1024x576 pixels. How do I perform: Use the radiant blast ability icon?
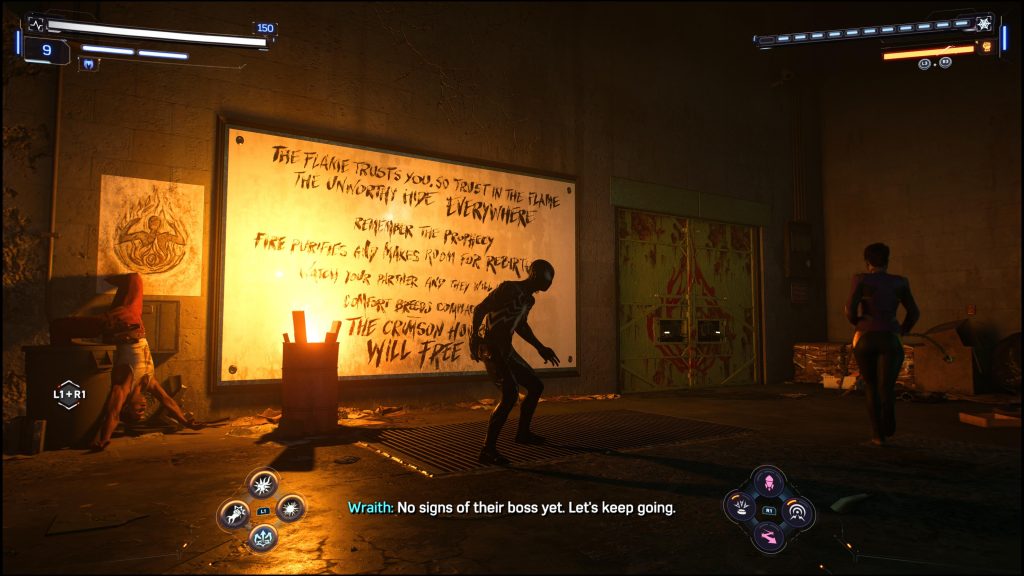291,509
